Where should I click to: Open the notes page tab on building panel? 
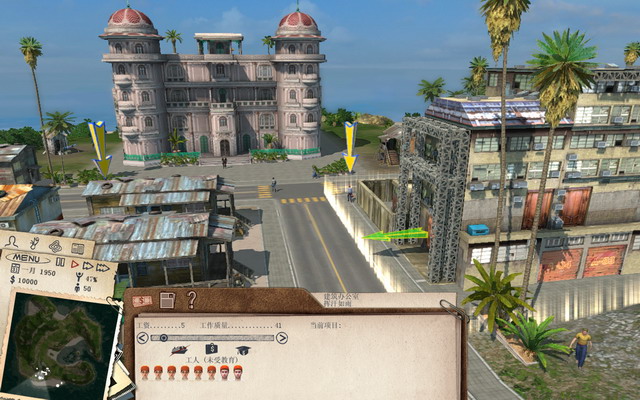tap(167, 299)
